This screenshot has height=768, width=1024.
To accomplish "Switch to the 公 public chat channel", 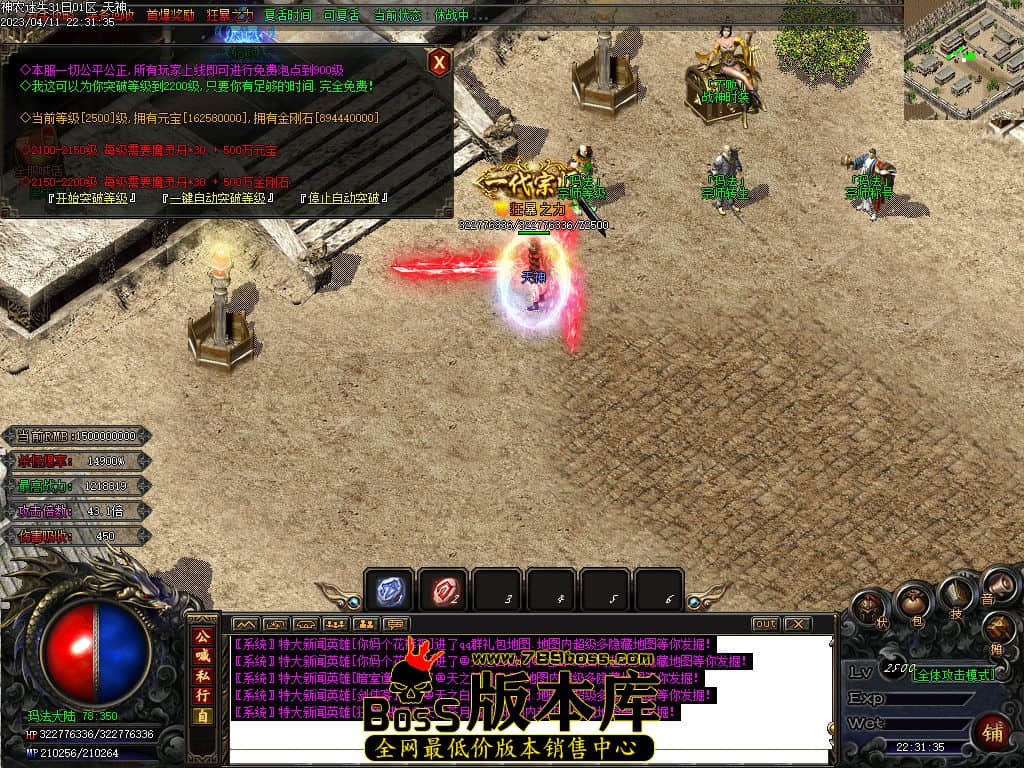I will coord(202,636).
